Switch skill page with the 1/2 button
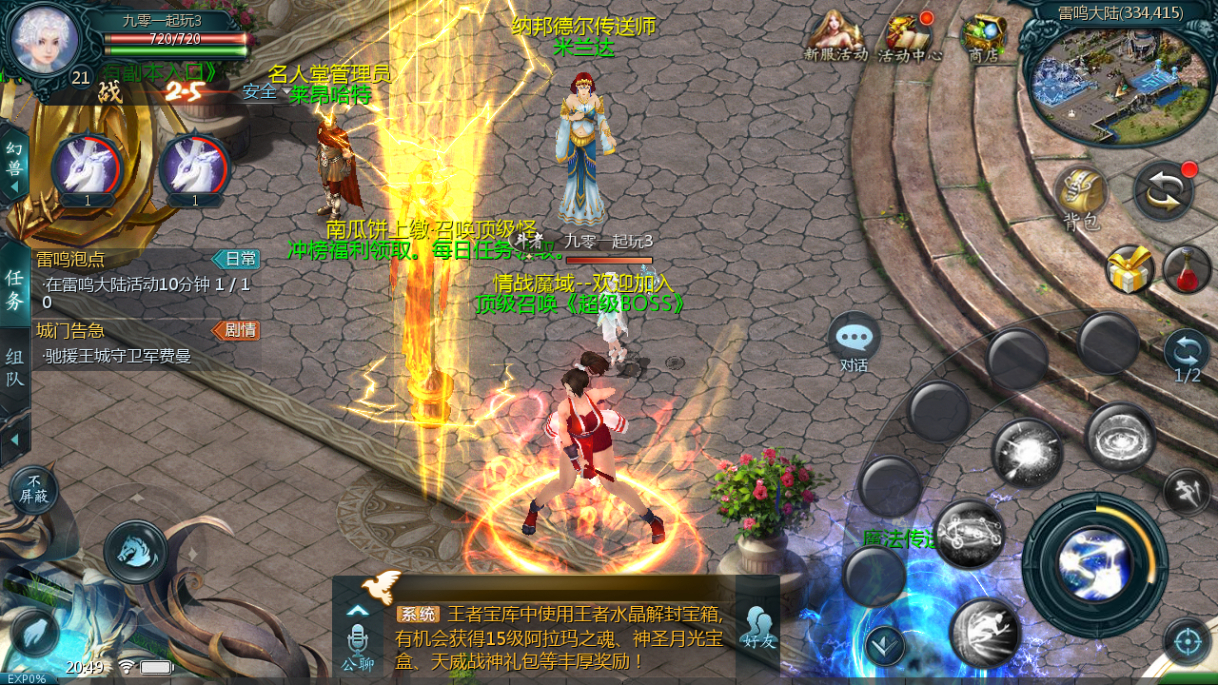1218x685 pixels. point(1187,356)
